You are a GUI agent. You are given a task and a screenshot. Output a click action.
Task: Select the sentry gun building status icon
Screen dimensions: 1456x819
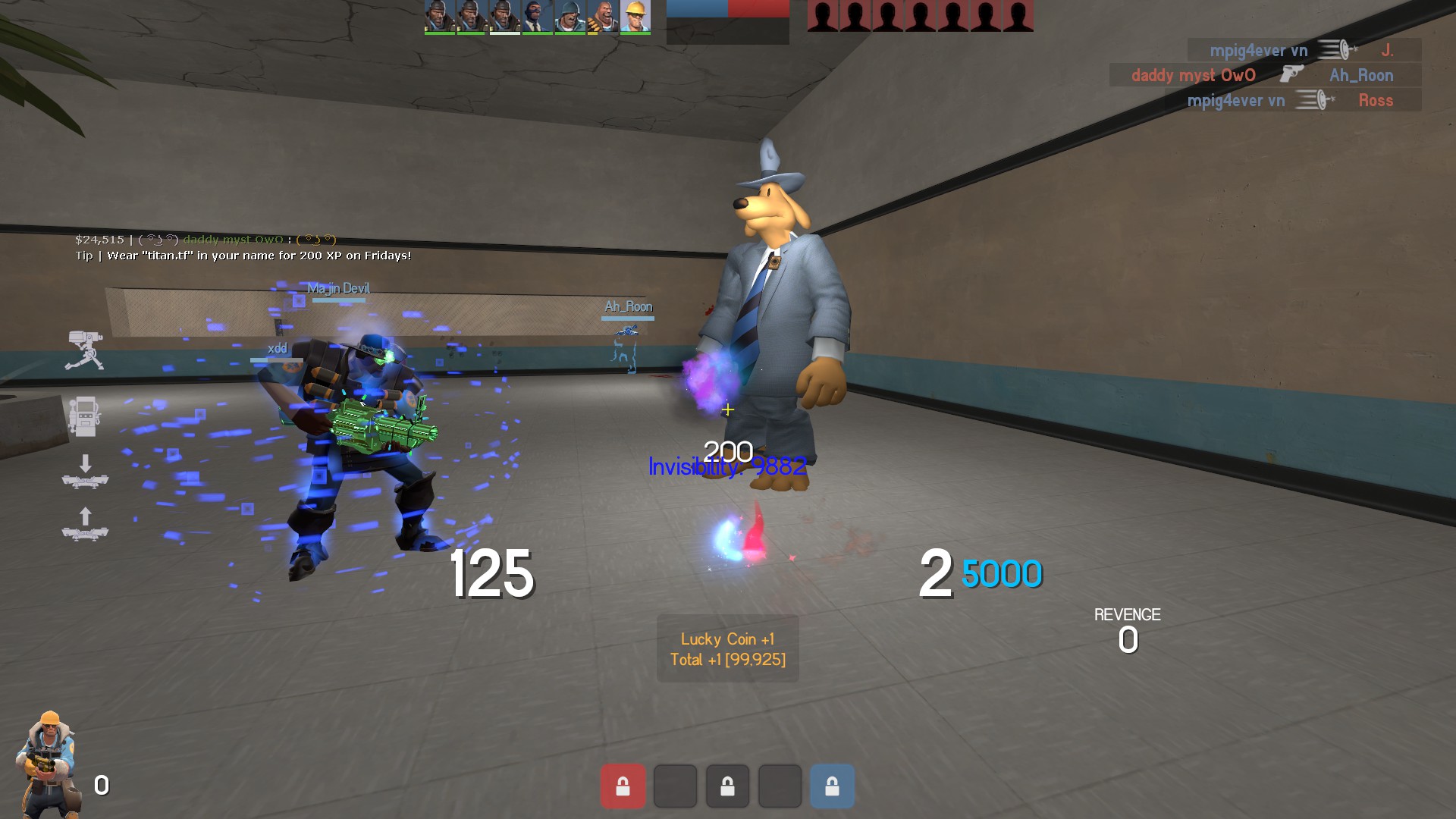(85, 351)
